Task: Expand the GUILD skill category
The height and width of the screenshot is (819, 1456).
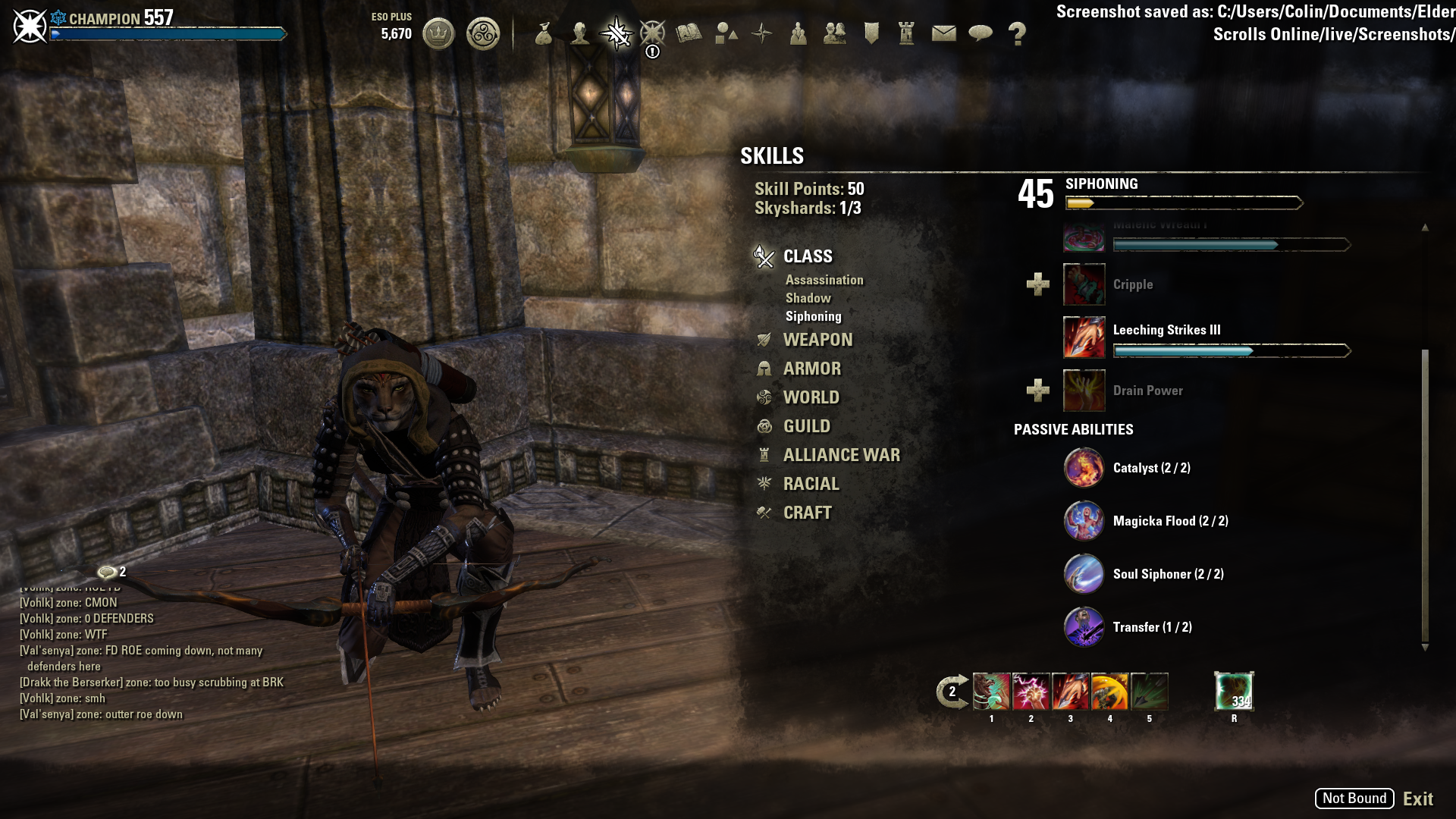Action: click(x=808, y=425)
